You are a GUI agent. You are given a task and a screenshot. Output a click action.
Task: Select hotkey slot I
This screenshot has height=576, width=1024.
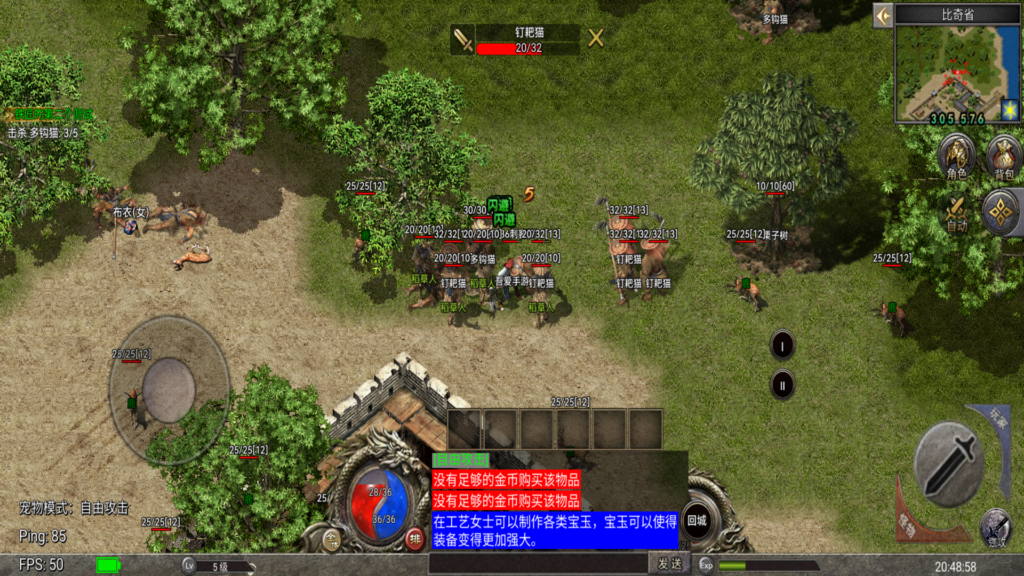(782, 346)
